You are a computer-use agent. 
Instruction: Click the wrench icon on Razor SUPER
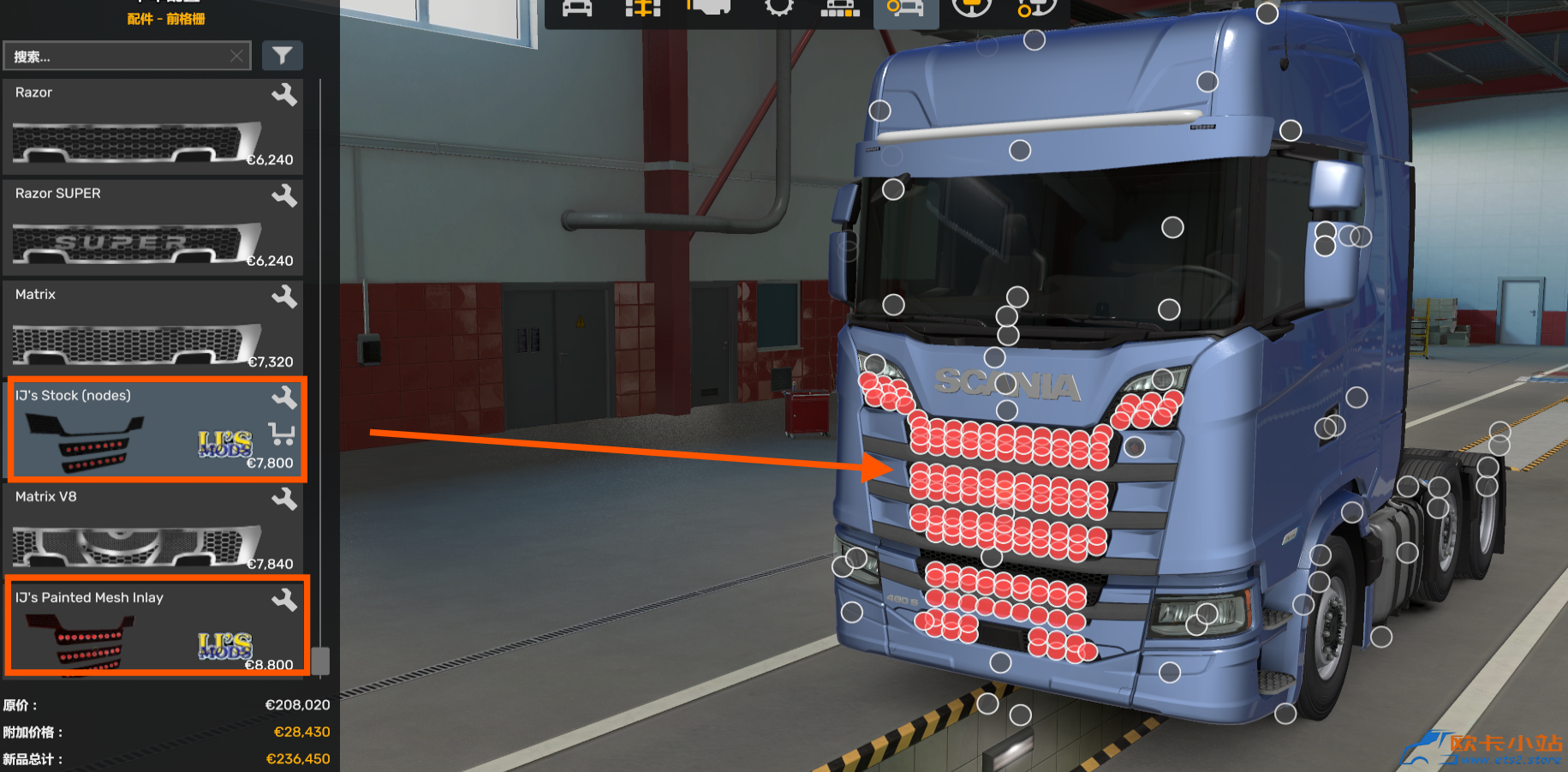coord(284,196)
